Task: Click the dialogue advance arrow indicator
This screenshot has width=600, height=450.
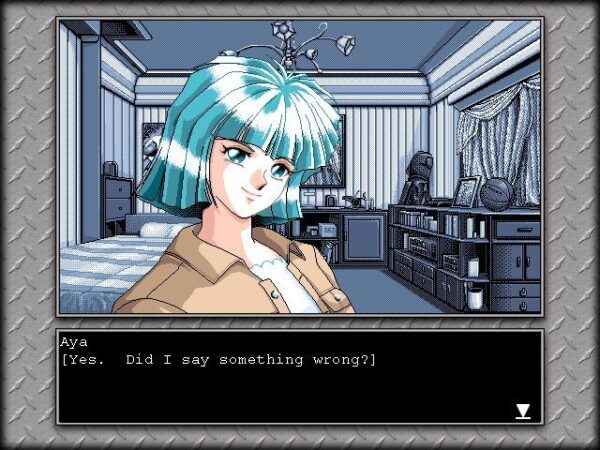Action: [522, 411]
